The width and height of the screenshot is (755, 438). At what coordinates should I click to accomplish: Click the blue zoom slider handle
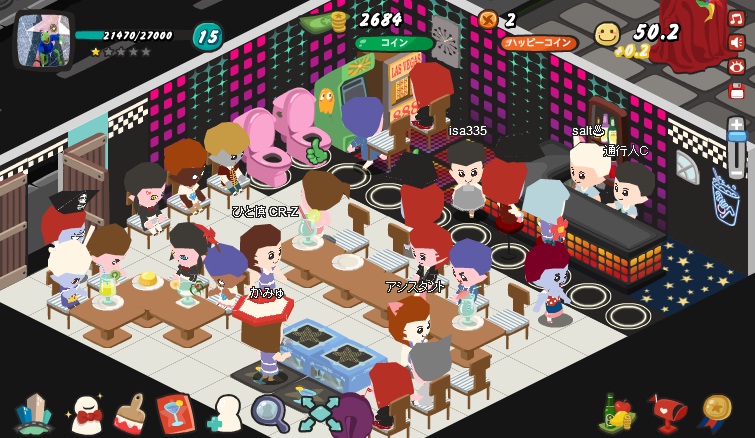tap(737, 138)
